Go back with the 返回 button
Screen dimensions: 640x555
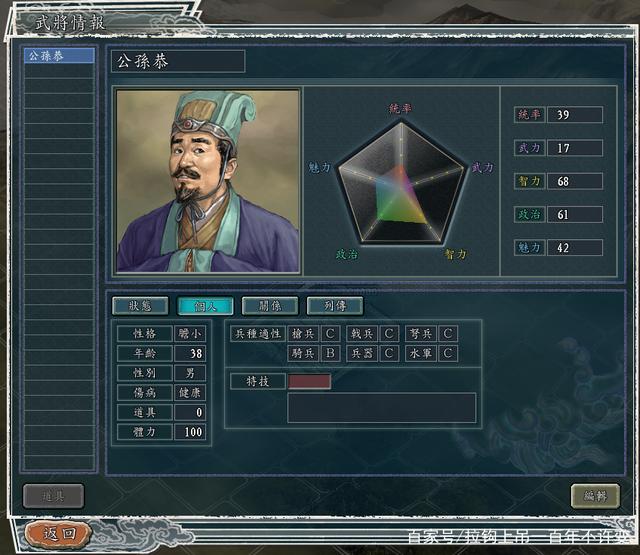[x=59, y=534]
